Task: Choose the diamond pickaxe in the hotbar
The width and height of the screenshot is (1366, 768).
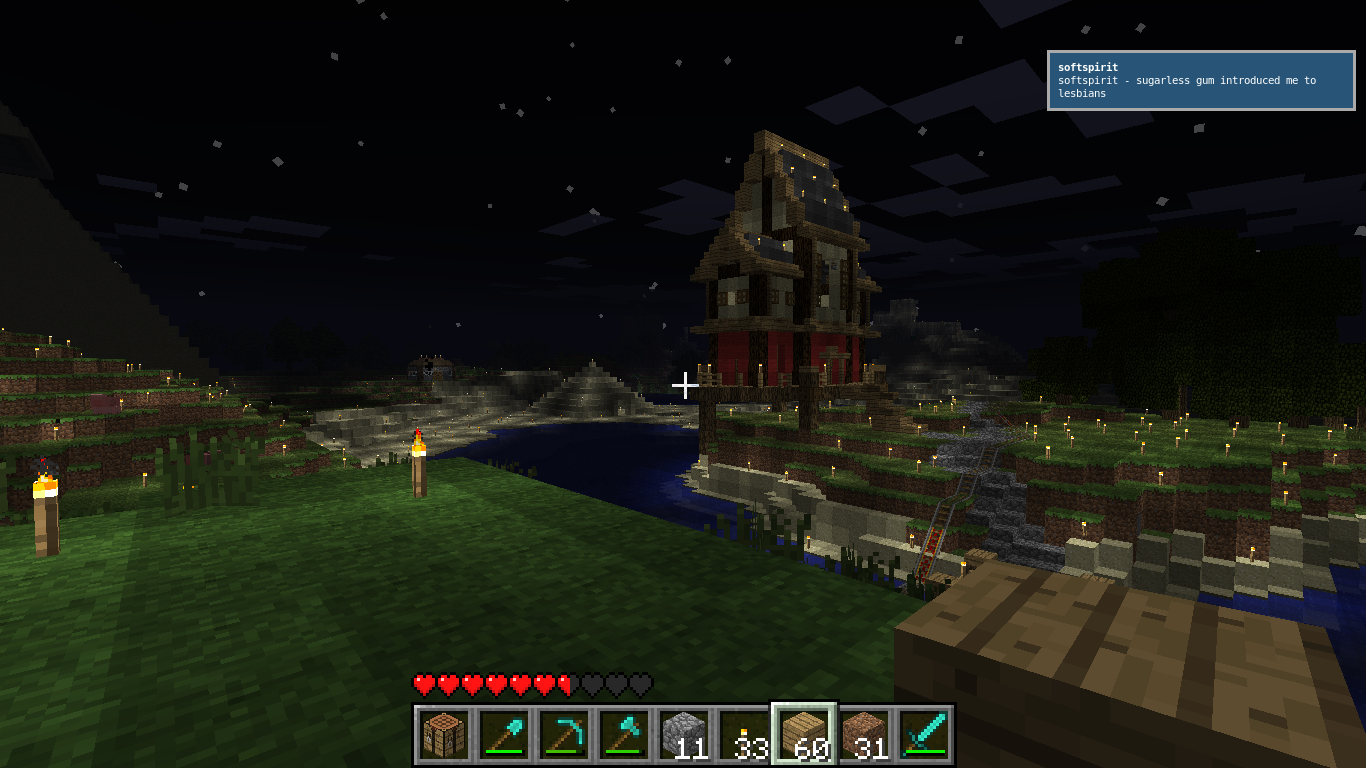Action: click(564, 735)
